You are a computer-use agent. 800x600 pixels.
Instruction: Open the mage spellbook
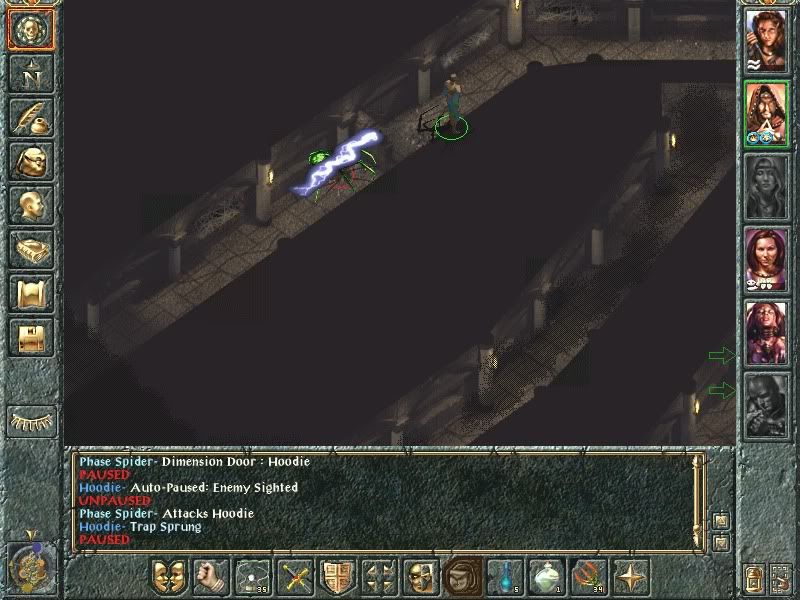(31, 250)
